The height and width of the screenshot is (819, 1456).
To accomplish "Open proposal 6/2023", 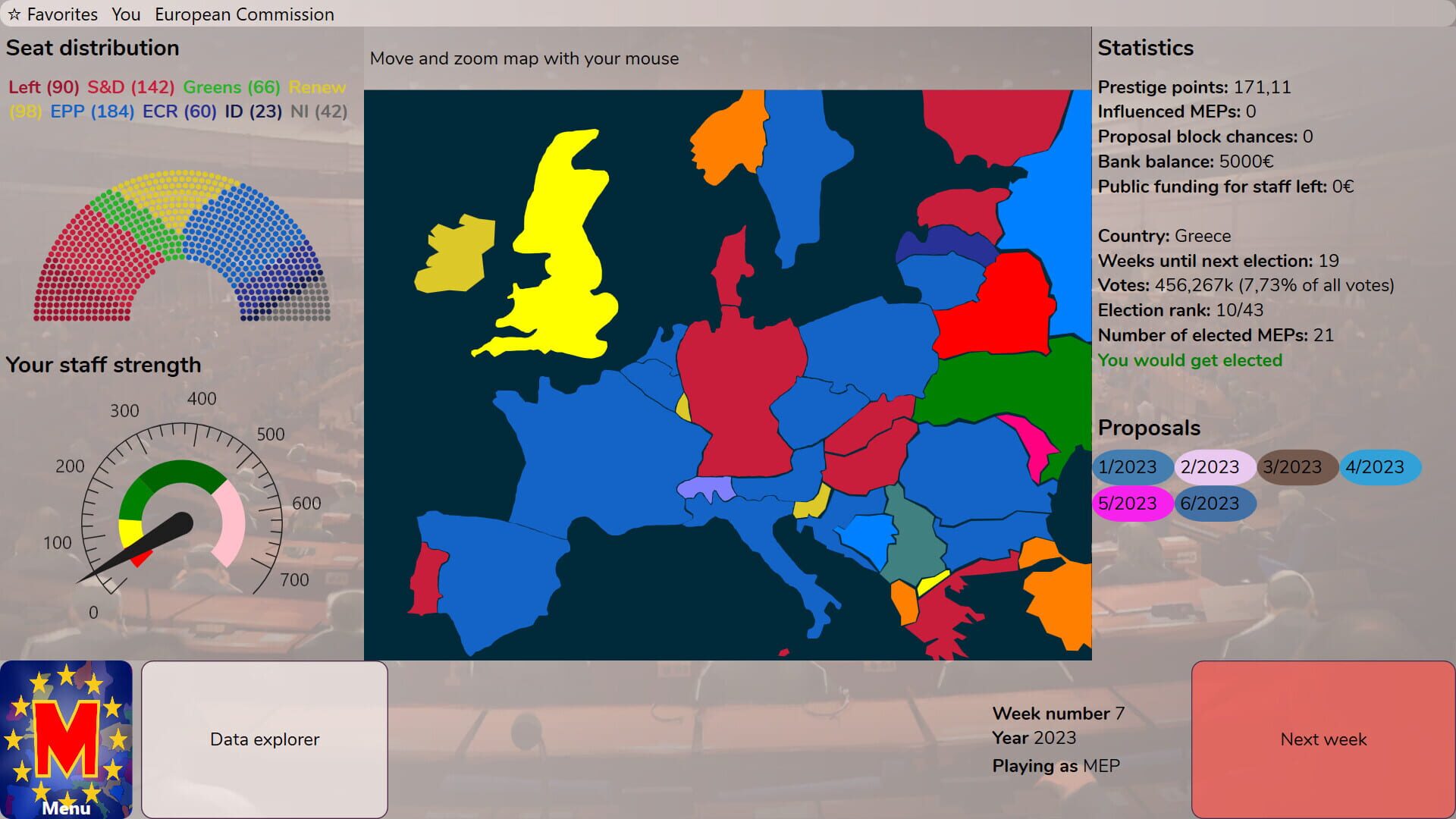I will point(1215,503).
